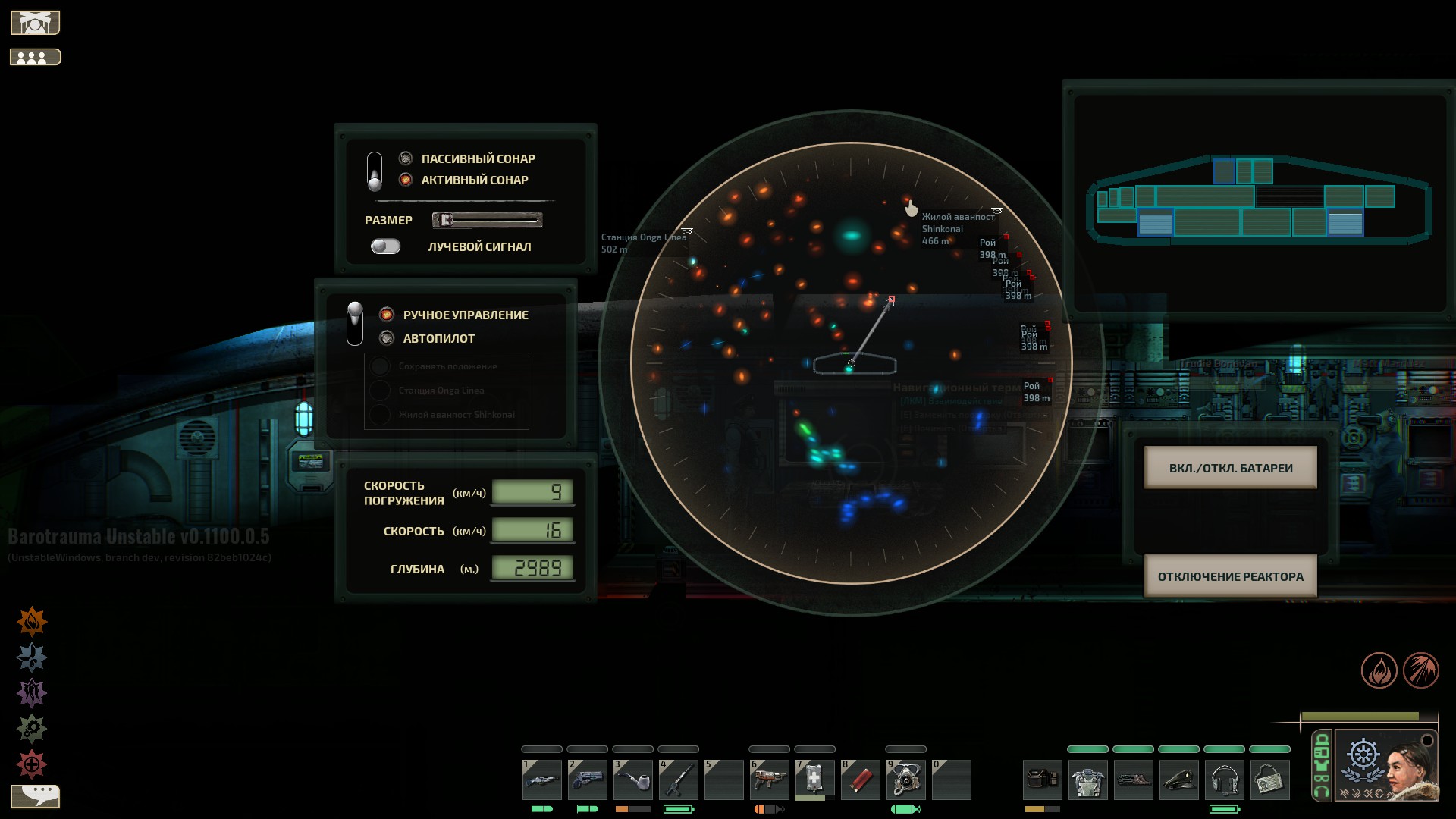This screenshot has width=1456, height=819.
Task: Equip the rifle in hotbar slot 1
Action: pyautogui.click(x=542, y=779)
